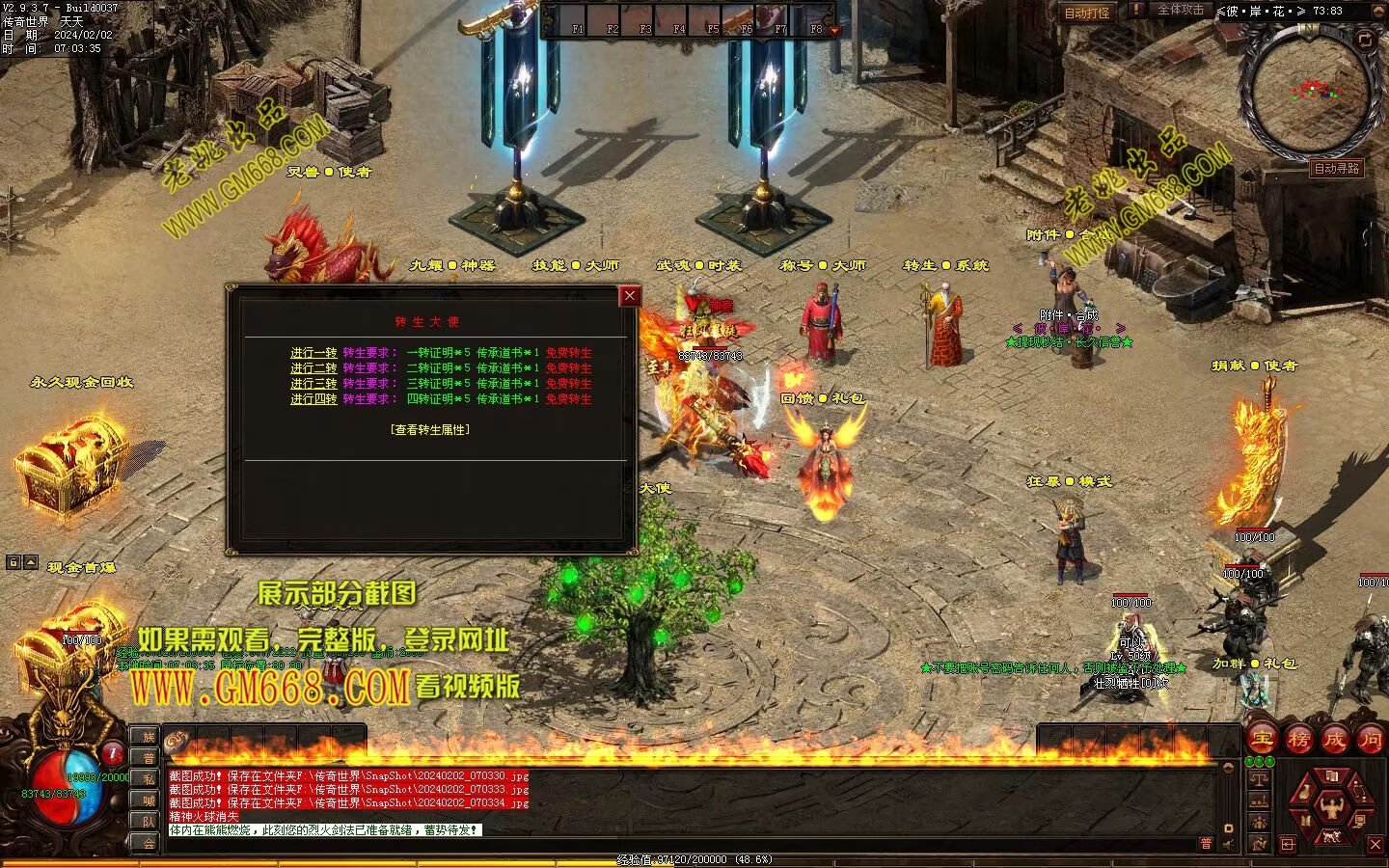The image size is (1389, 868).
Task: Click the minimap refresh arrows icon
Action: coord(1365,40)
